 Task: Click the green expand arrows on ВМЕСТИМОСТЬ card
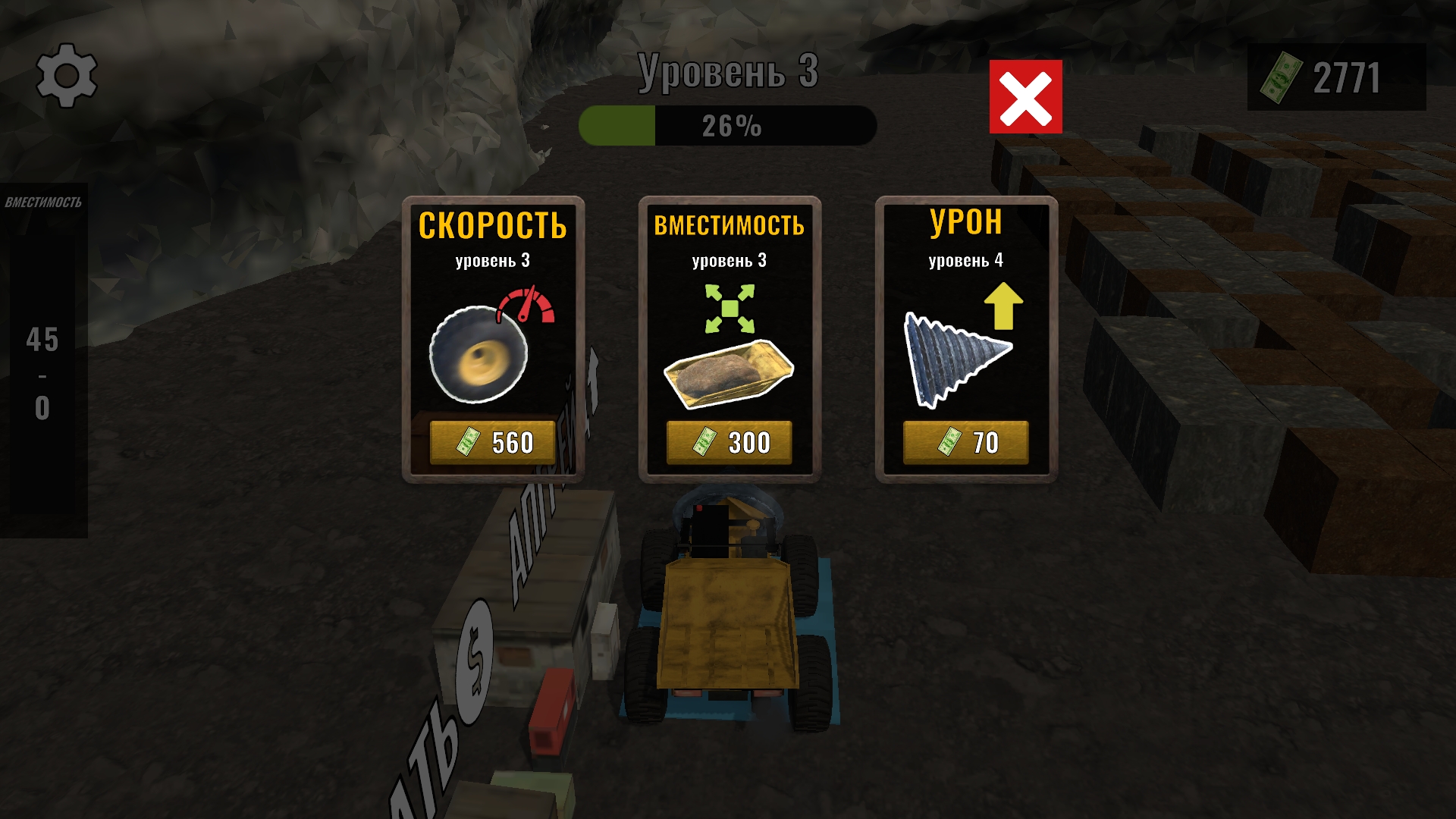pyautogui.click(x=730, y=308)
